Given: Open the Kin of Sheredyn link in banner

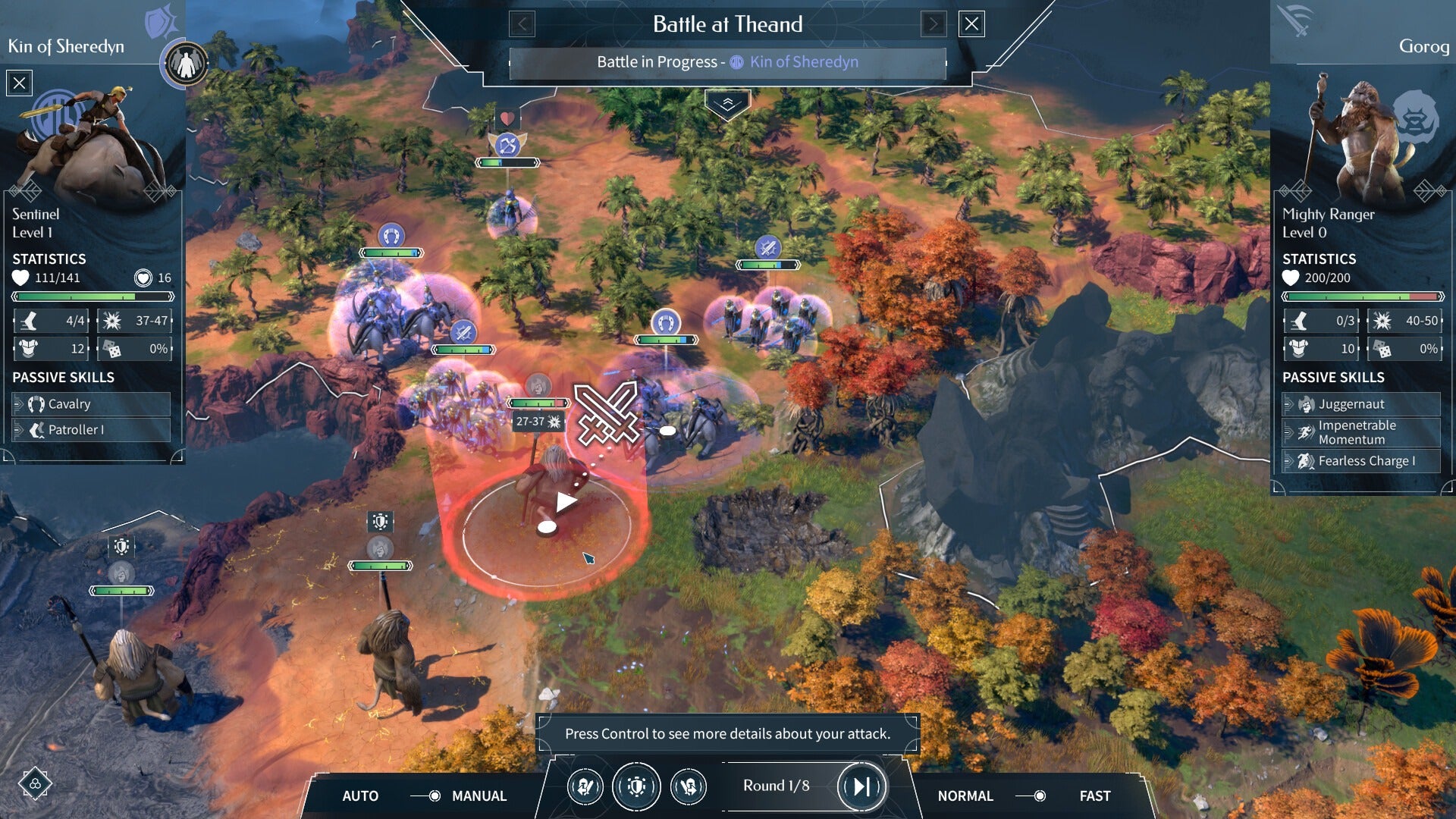Looking at the screenshot, I should click(804, 61).
